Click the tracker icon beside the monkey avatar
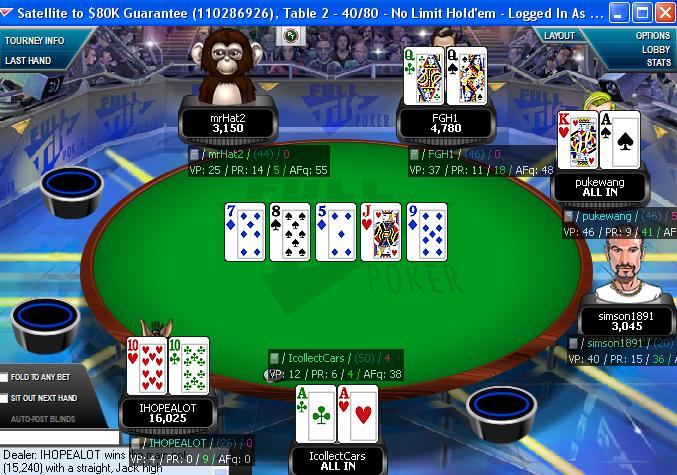Image resolution: width=677 pixels, height=475 pixels. coord(291,36)
